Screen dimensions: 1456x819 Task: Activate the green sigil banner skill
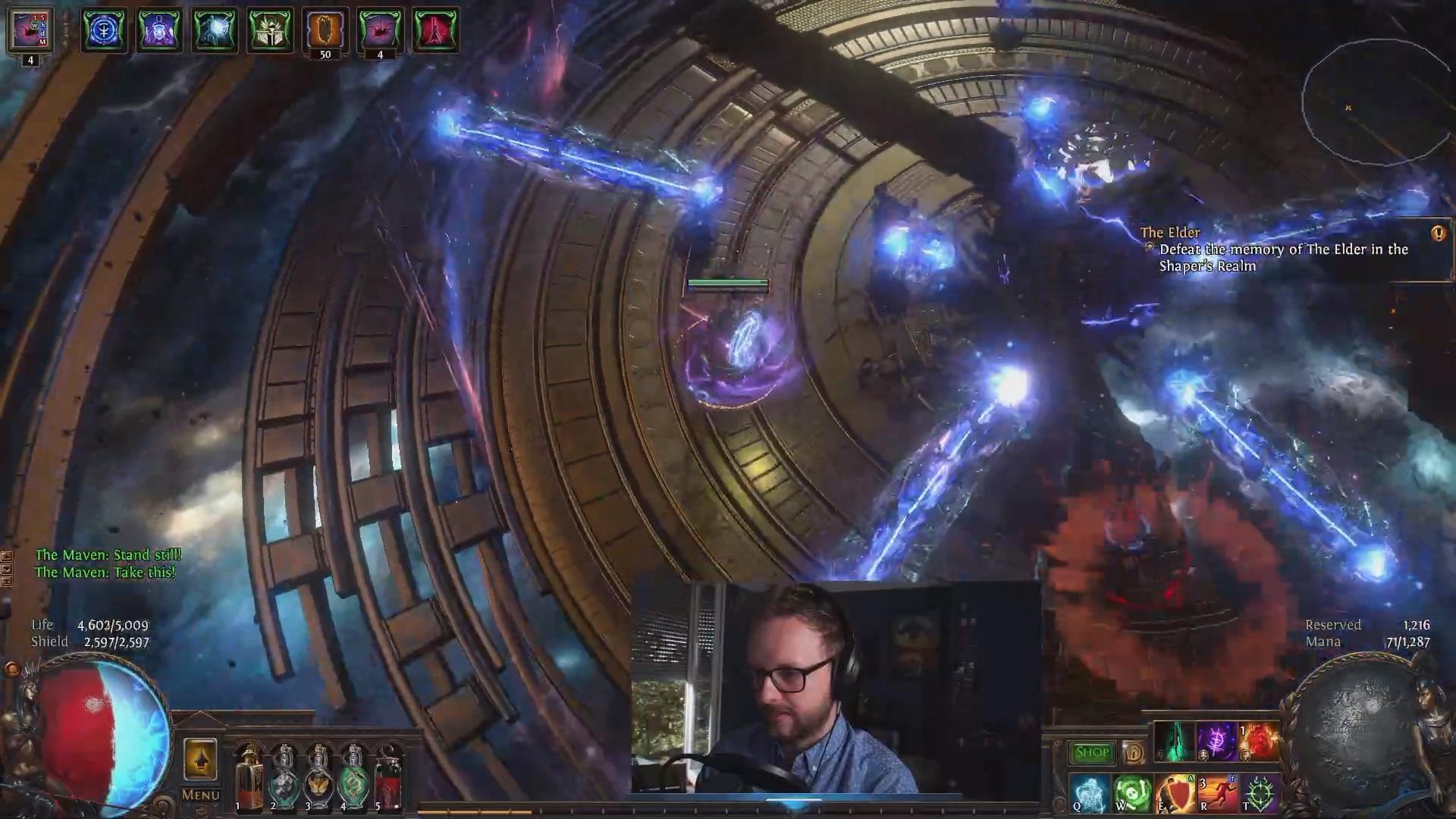point(1259,793)
